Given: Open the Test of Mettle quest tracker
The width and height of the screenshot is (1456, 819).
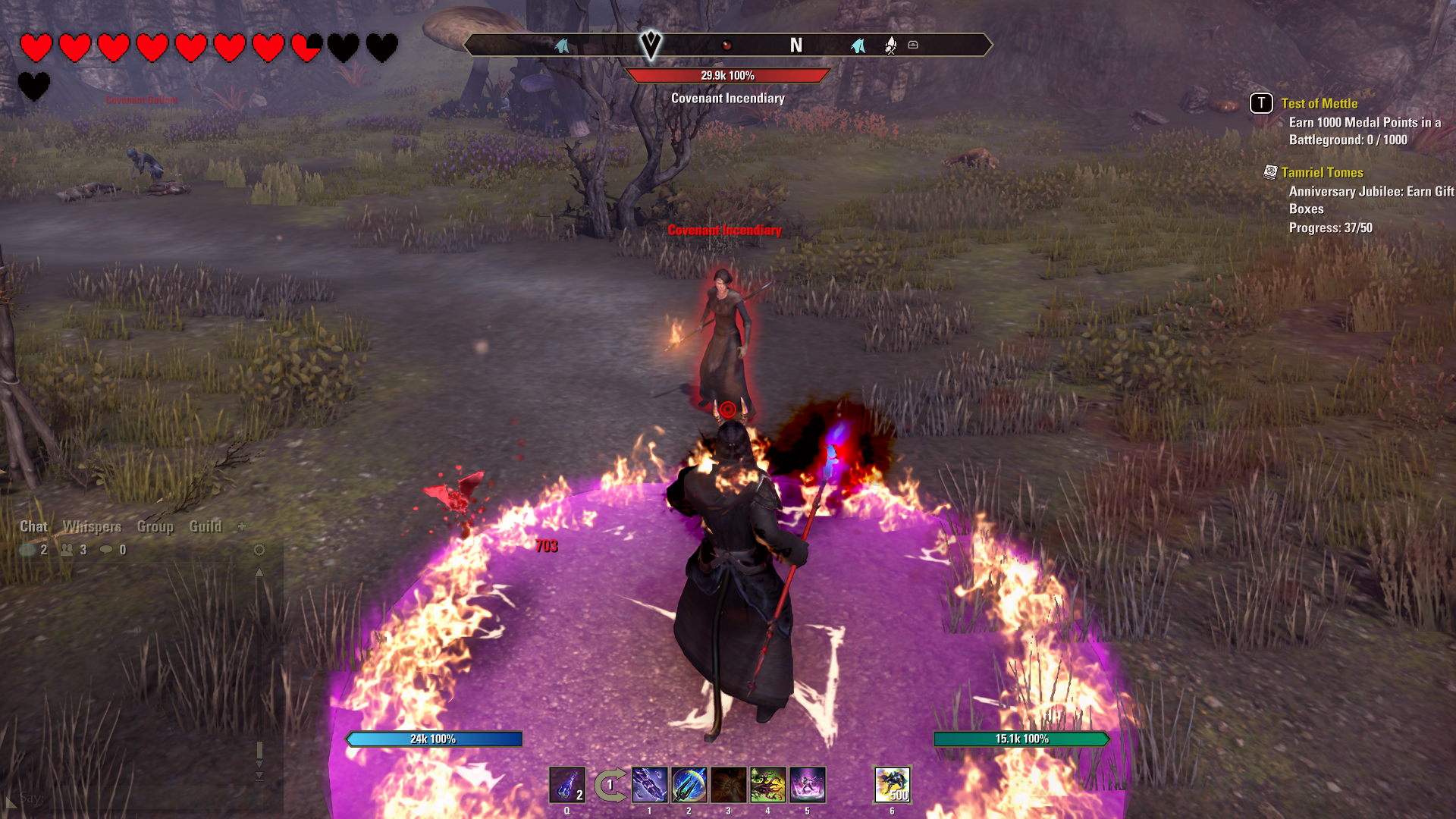Looking at the screenshot, I should tap(1319, 104).
